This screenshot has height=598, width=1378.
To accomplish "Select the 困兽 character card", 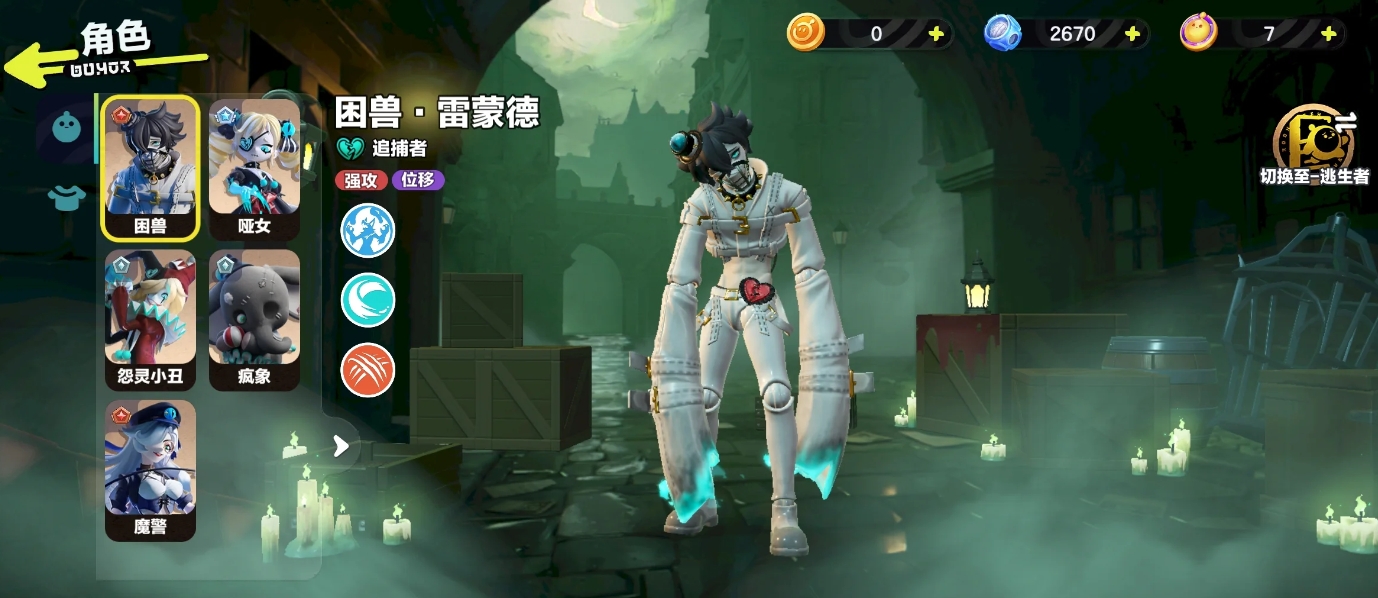I will (151, 168).
